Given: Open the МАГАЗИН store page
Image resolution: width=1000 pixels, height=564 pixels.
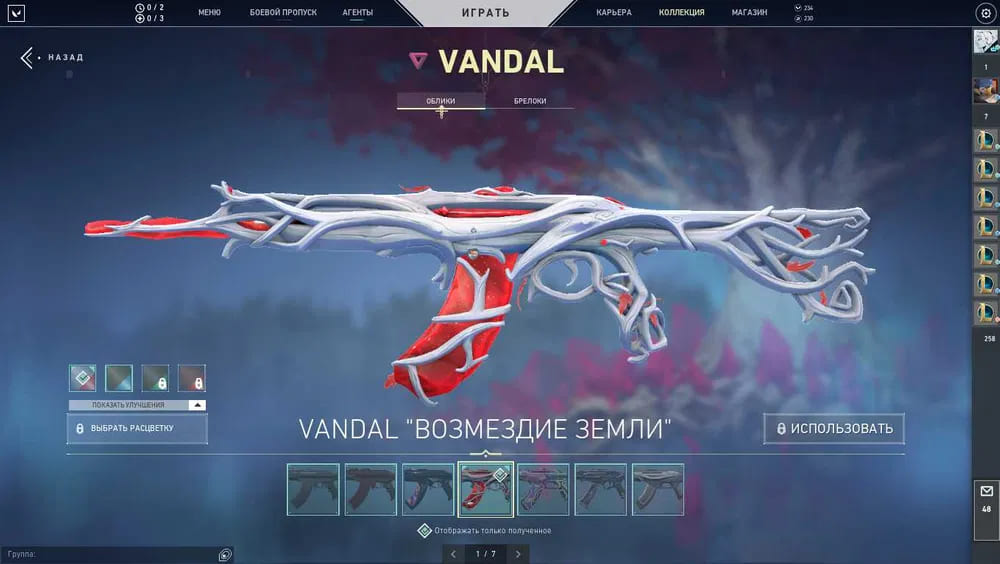Looking at the screenshot, I should point(749,13).
